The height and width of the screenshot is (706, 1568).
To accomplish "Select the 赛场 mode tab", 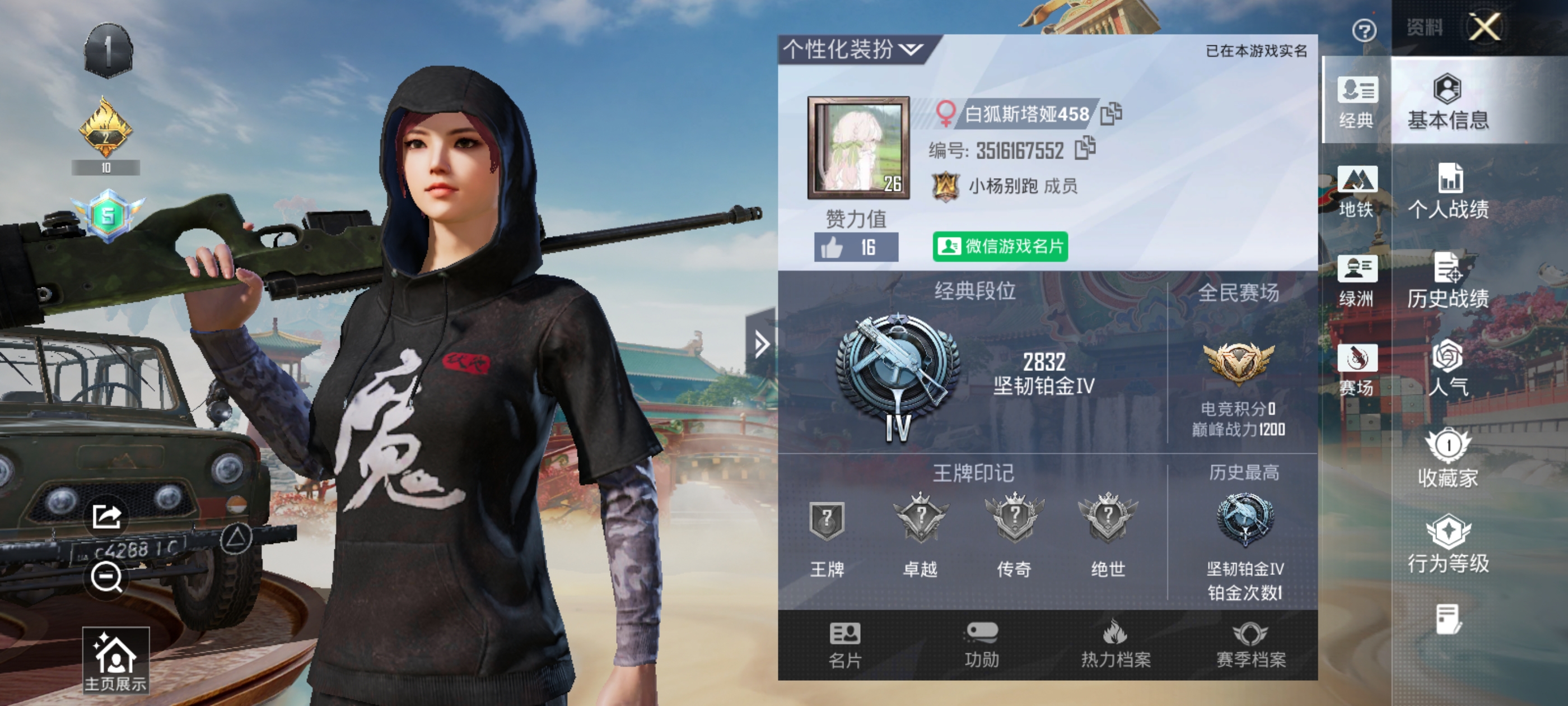I will tap(1356, 370).
